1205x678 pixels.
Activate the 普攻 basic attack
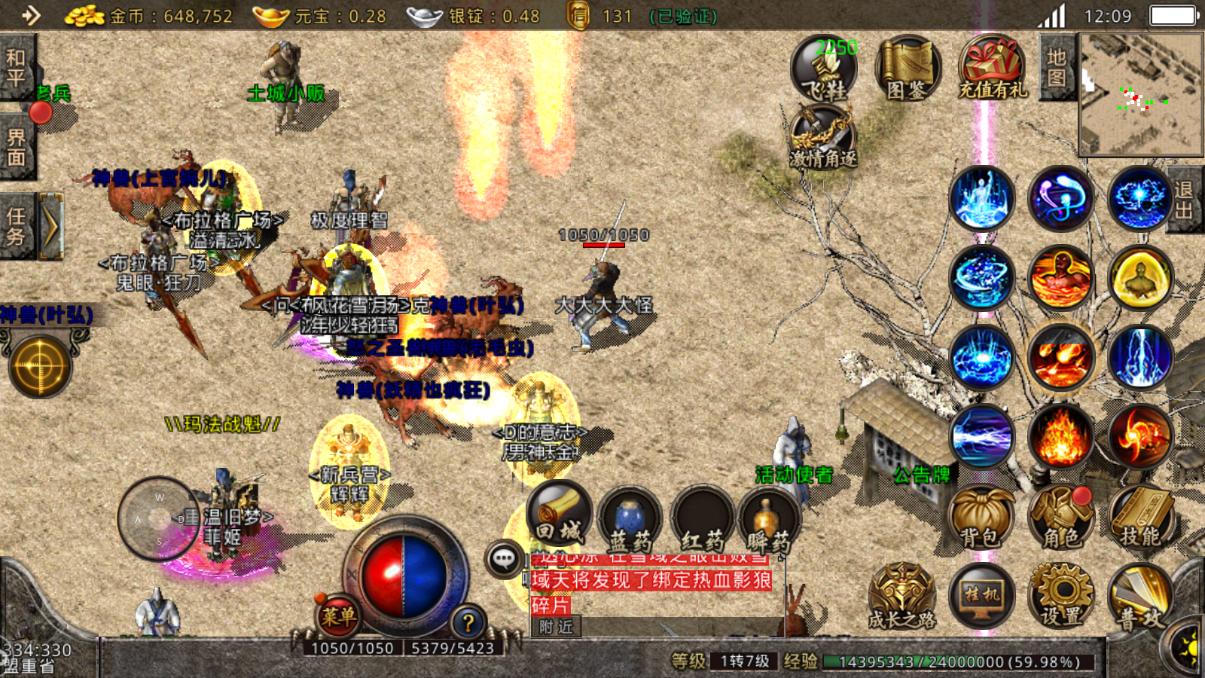1140,597
